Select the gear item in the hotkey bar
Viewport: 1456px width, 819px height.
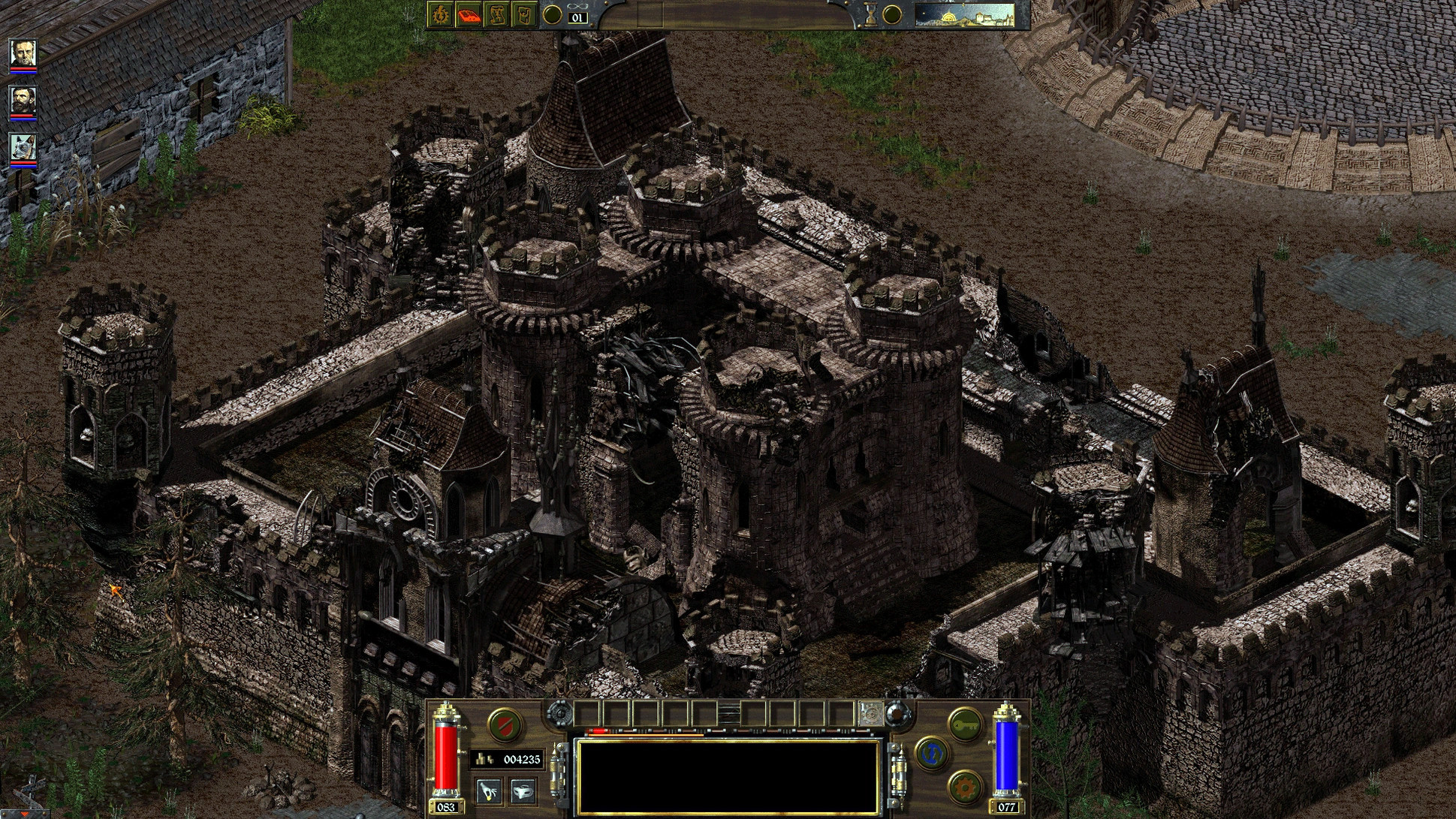(x=871, y=713)
